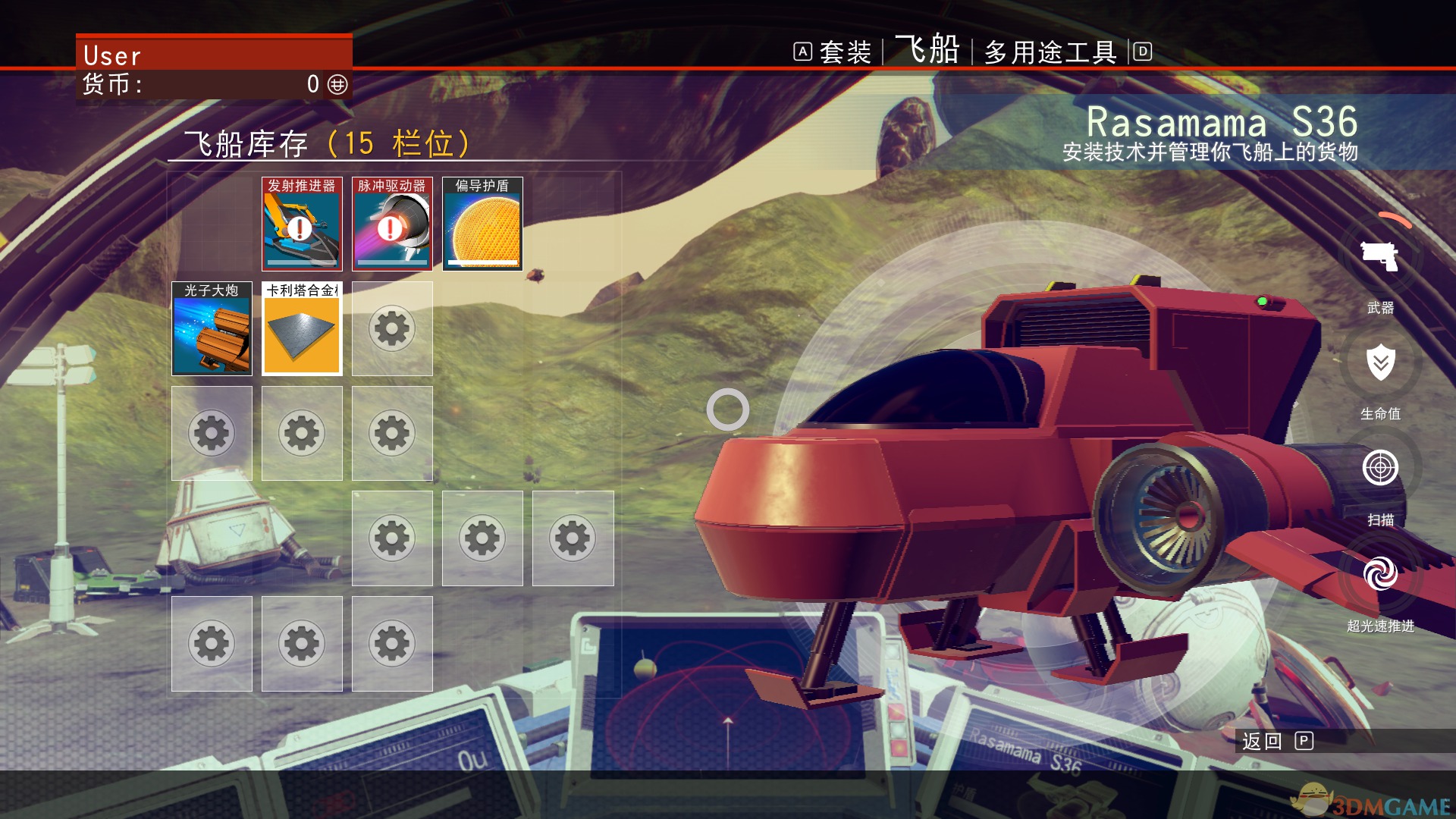Inspect the 超光速推进 hyperdrive icon
Viewport: 1456px width, 819px height.
(x=1380, y=574)
